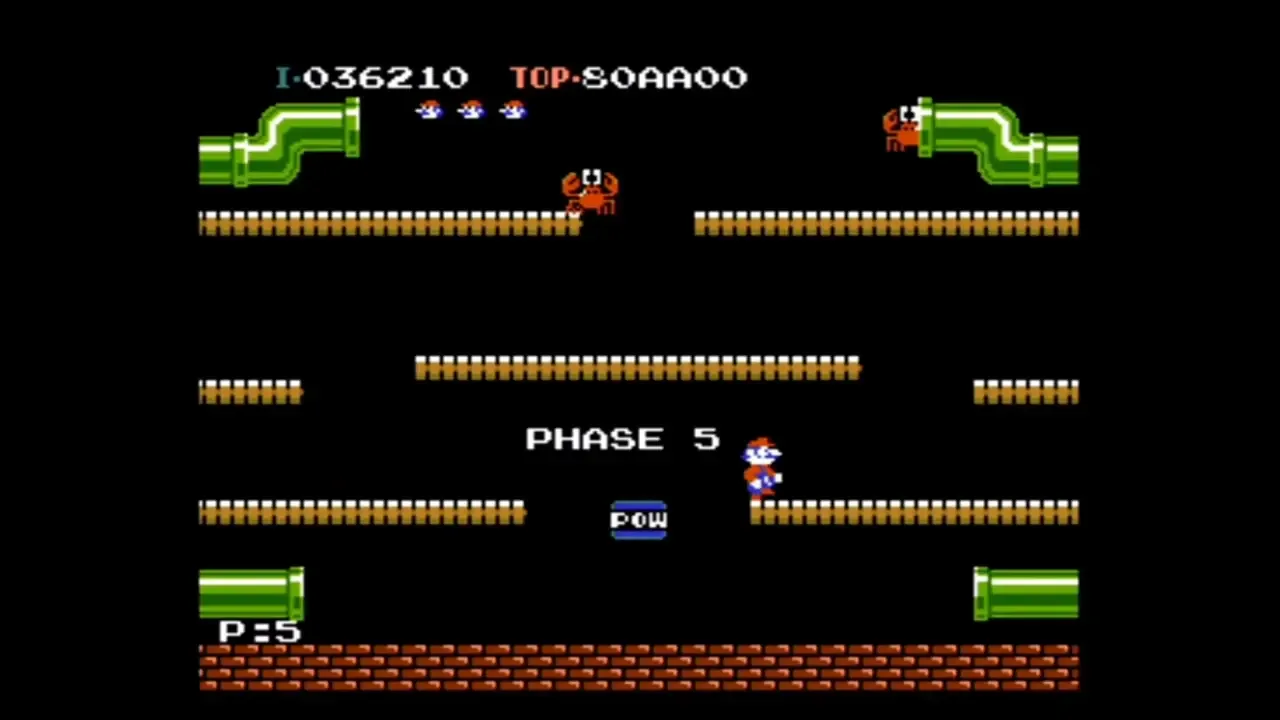Click the small platform on the far left
Image resolution: width=1280 pixels, height=720 pixels.
coord(250,392)
